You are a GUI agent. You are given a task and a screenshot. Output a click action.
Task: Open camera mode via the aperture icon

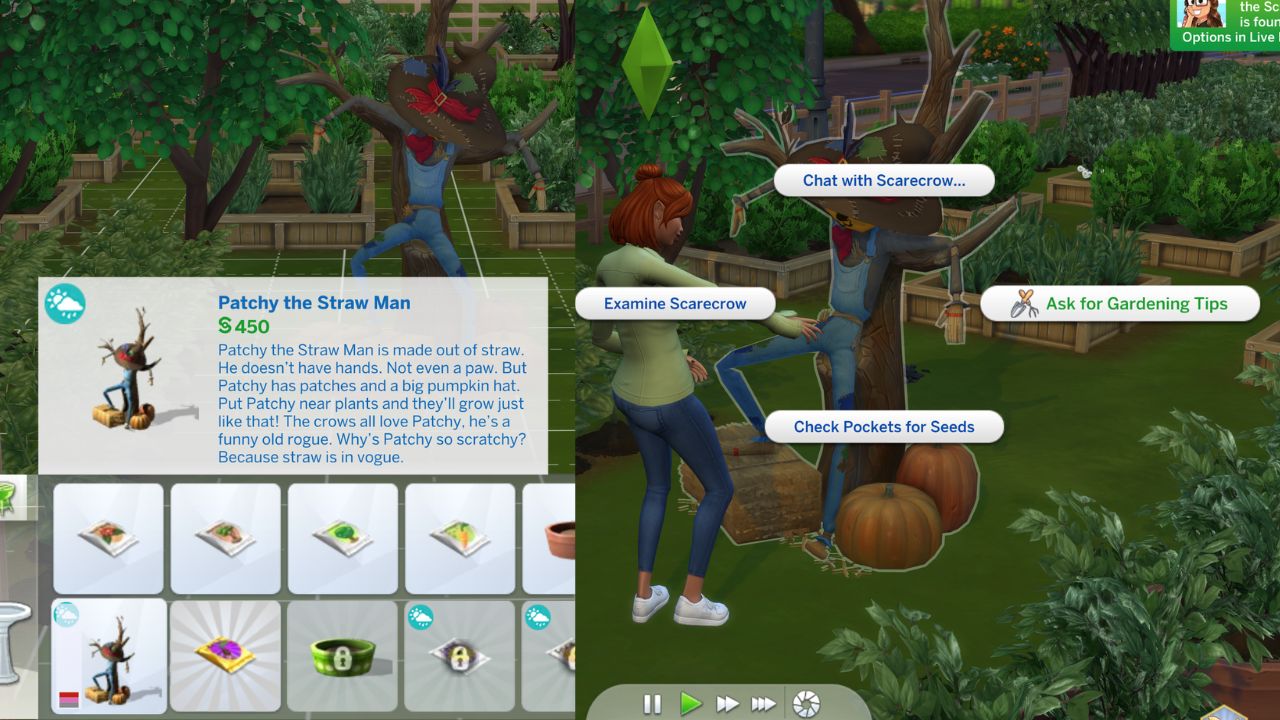[x=806, y=704]
